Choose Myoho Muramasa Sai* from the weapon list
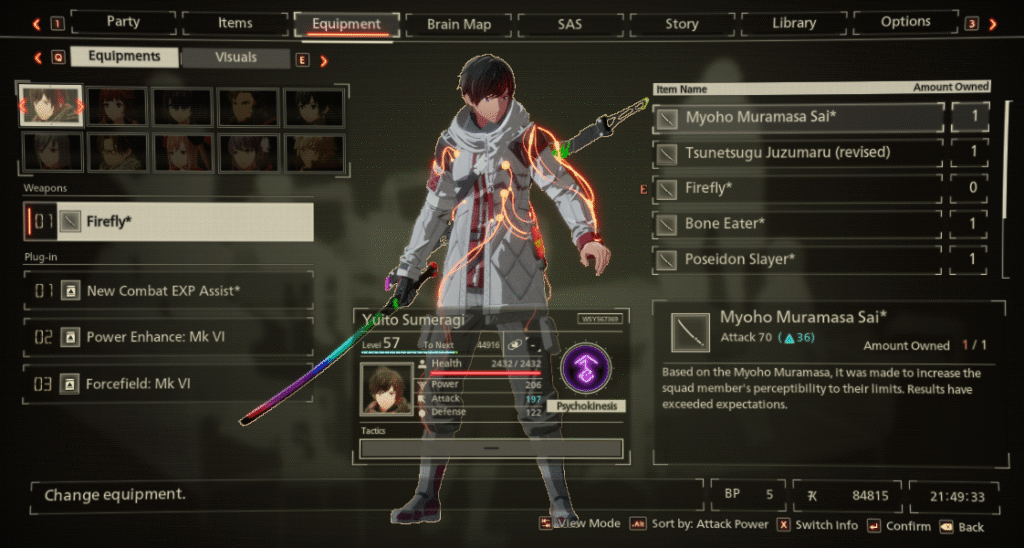Screen dimensions: 1024x548 click(798, 117)
